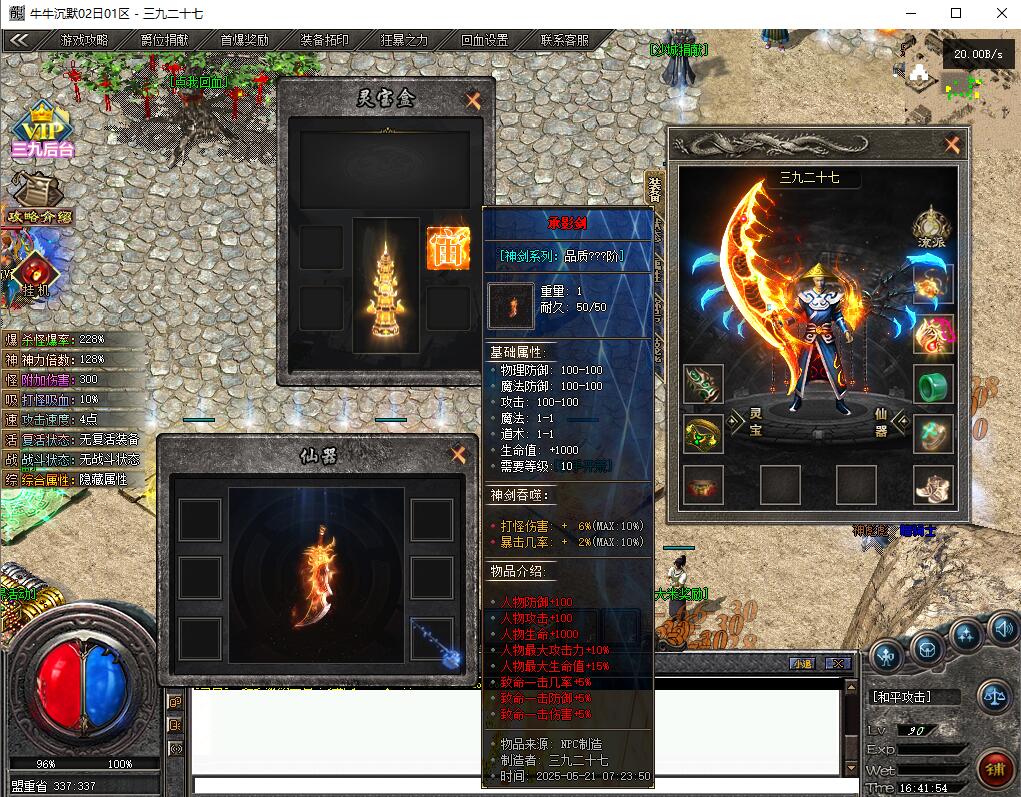Close the character equipment panel
Screen dimensions: 1021x797
pos(952,145)
